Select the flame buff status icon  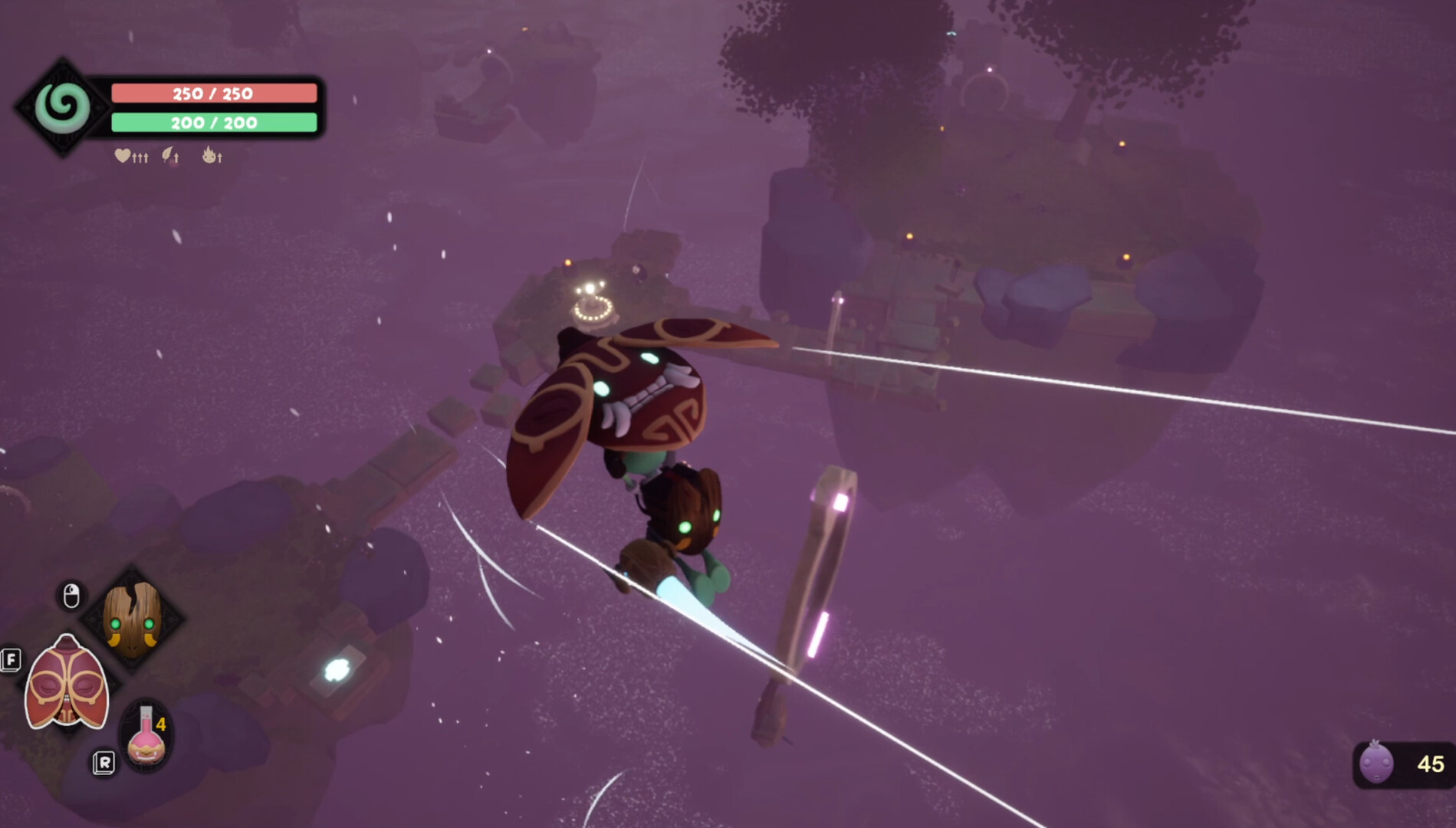coord(209,156)
